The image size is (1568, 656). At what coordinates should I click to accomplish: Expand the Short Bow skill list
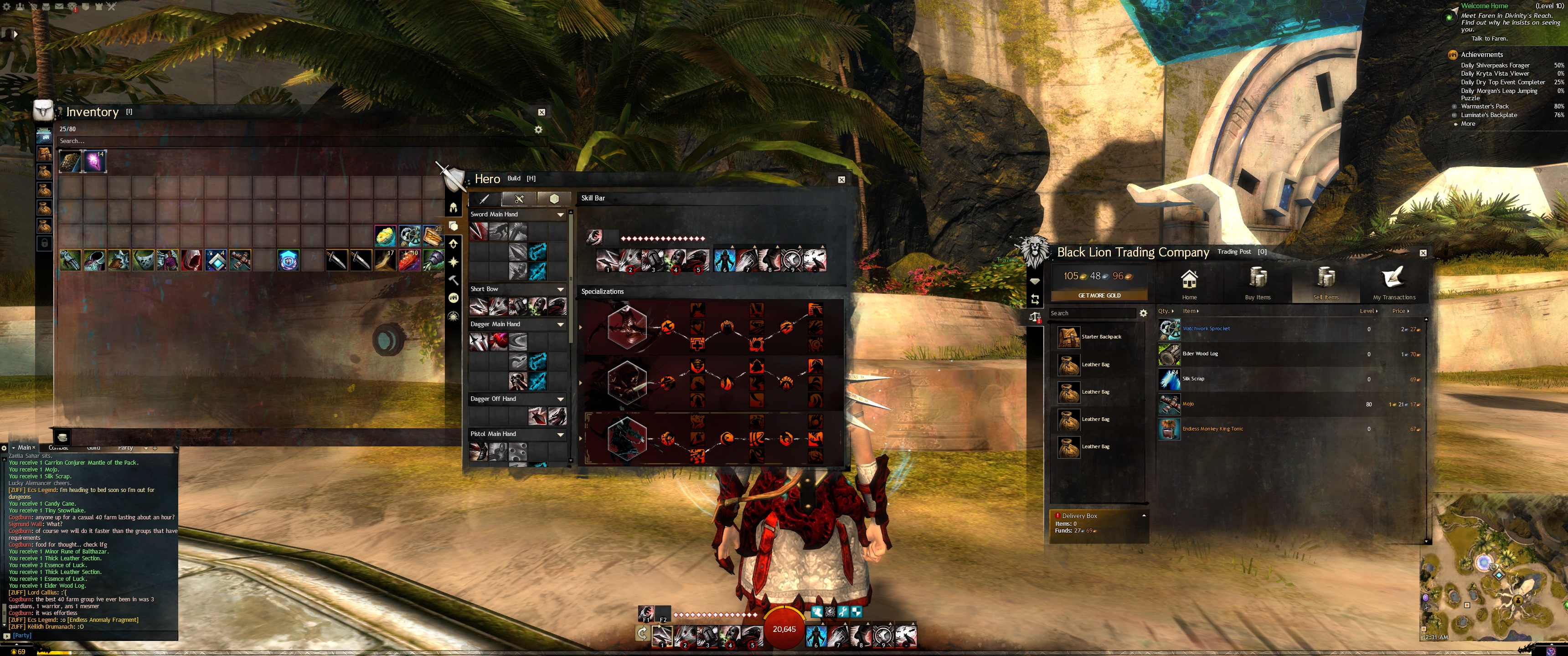tap(560, 290)
